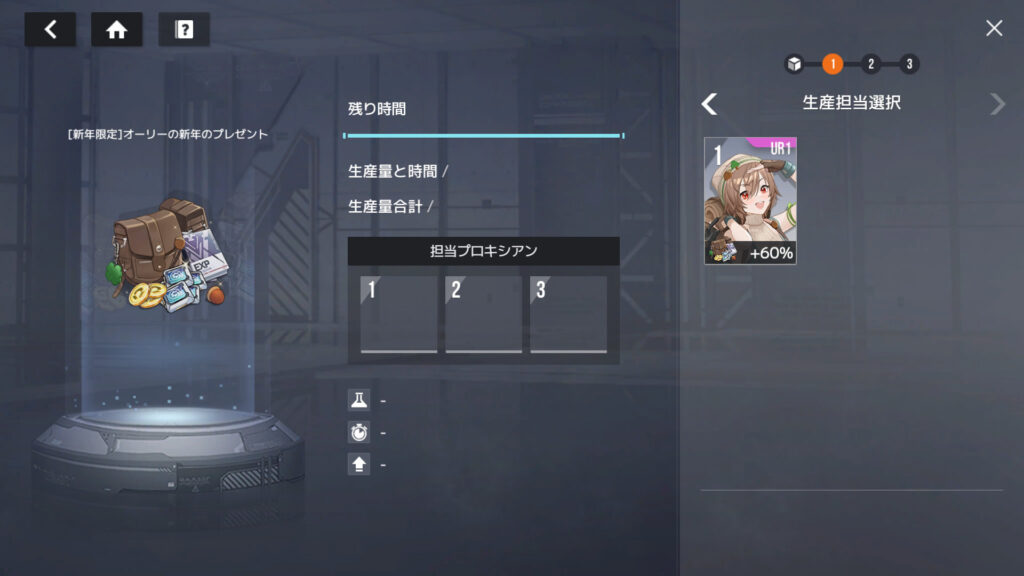Screen dimensions: 1024x576
Task: Select assigned proxy slot number 1
Action: pyautogui.click(x=399, y=314)
